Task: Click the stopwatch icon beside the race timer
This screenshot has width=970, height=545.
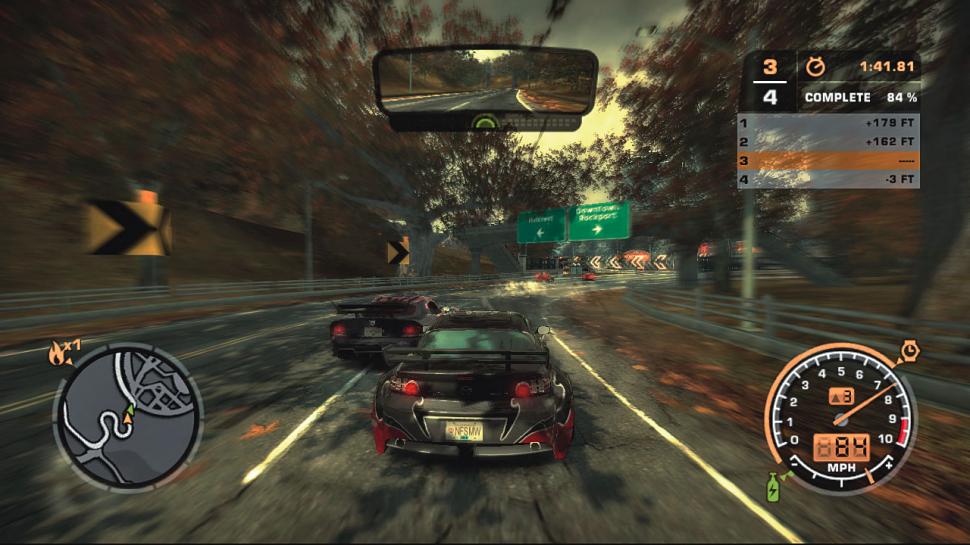Action: pyautogui.click(x=816, y=68)
